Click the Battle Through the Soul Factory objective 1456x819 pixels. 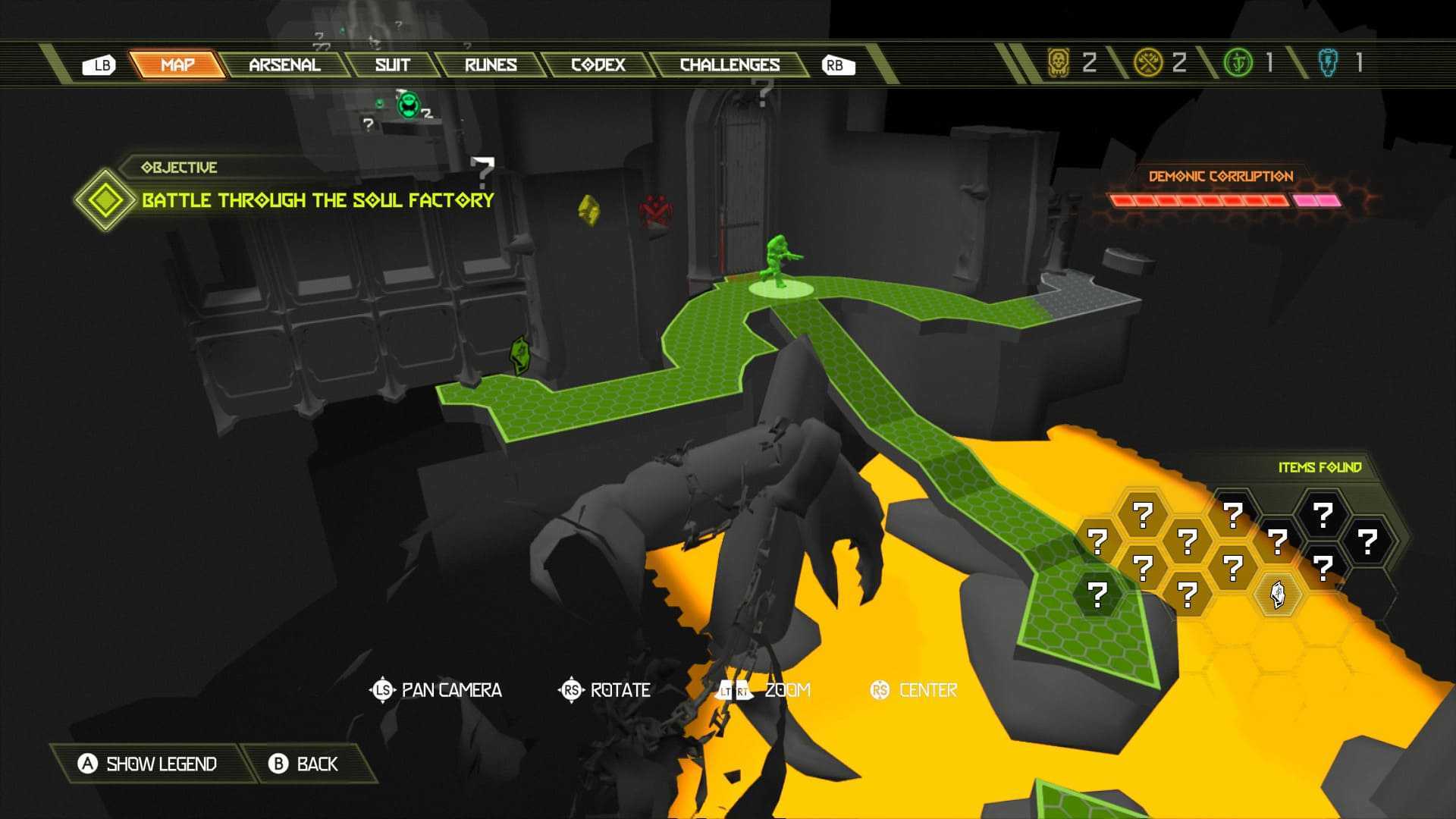318,200
